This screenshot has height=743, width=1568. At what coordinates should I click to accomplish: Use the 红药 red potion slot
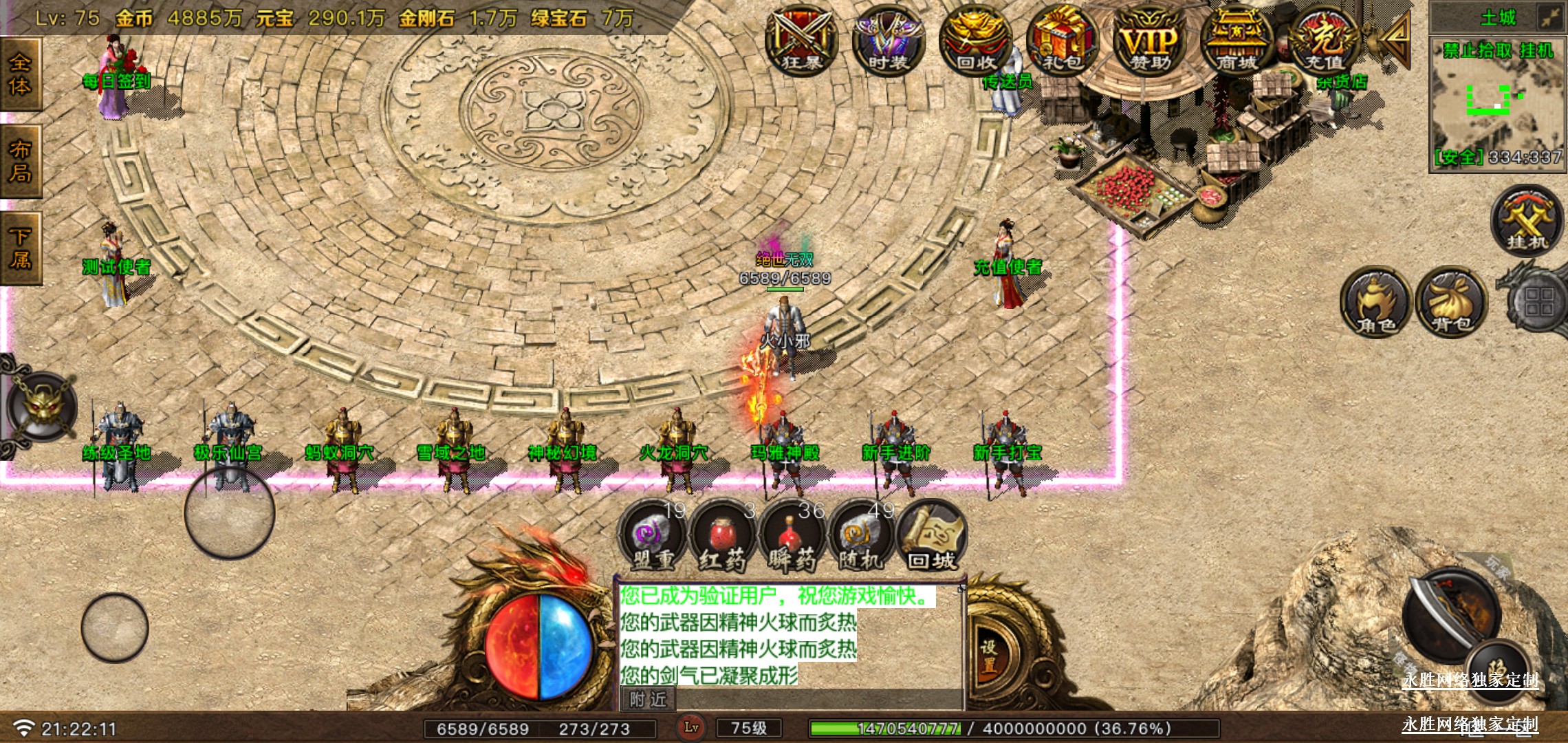pos(722,537)
